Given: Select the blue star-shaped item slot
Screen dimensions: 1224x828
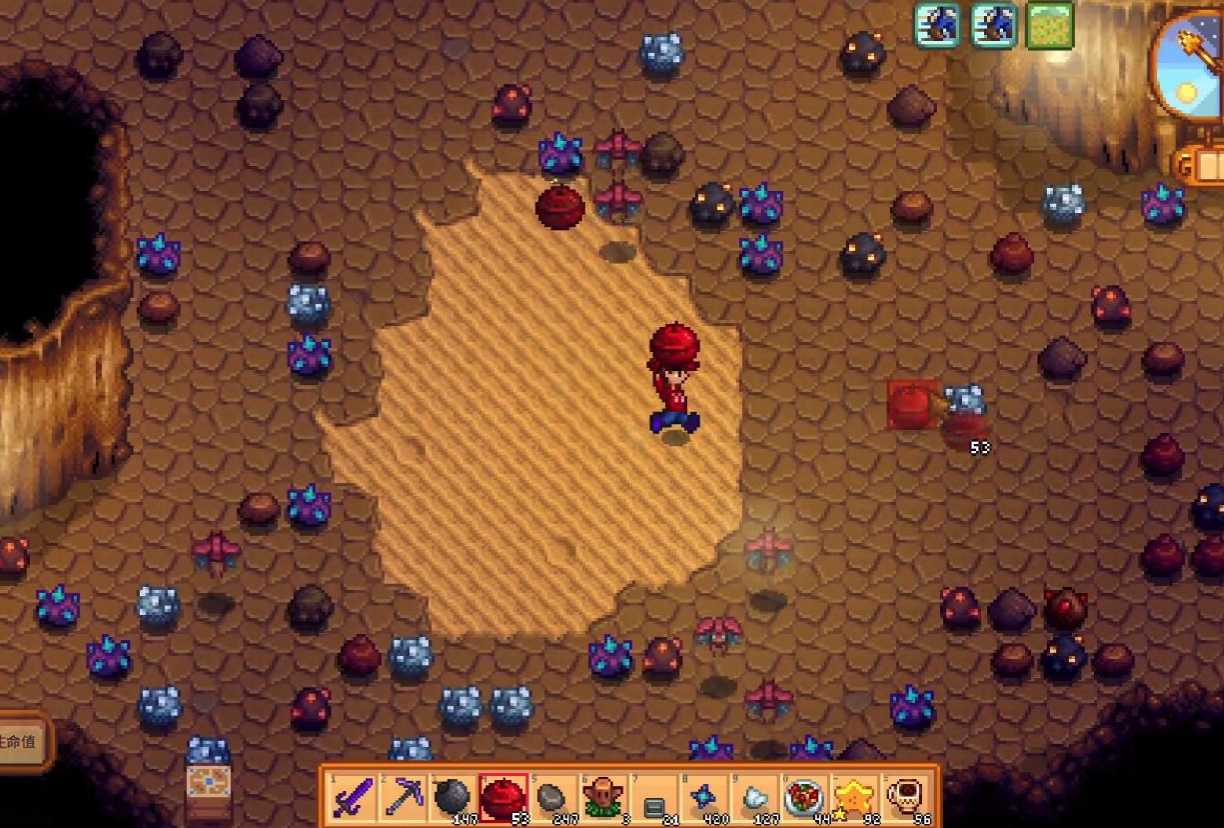Looking at the screenshot, I should [705, 797].
